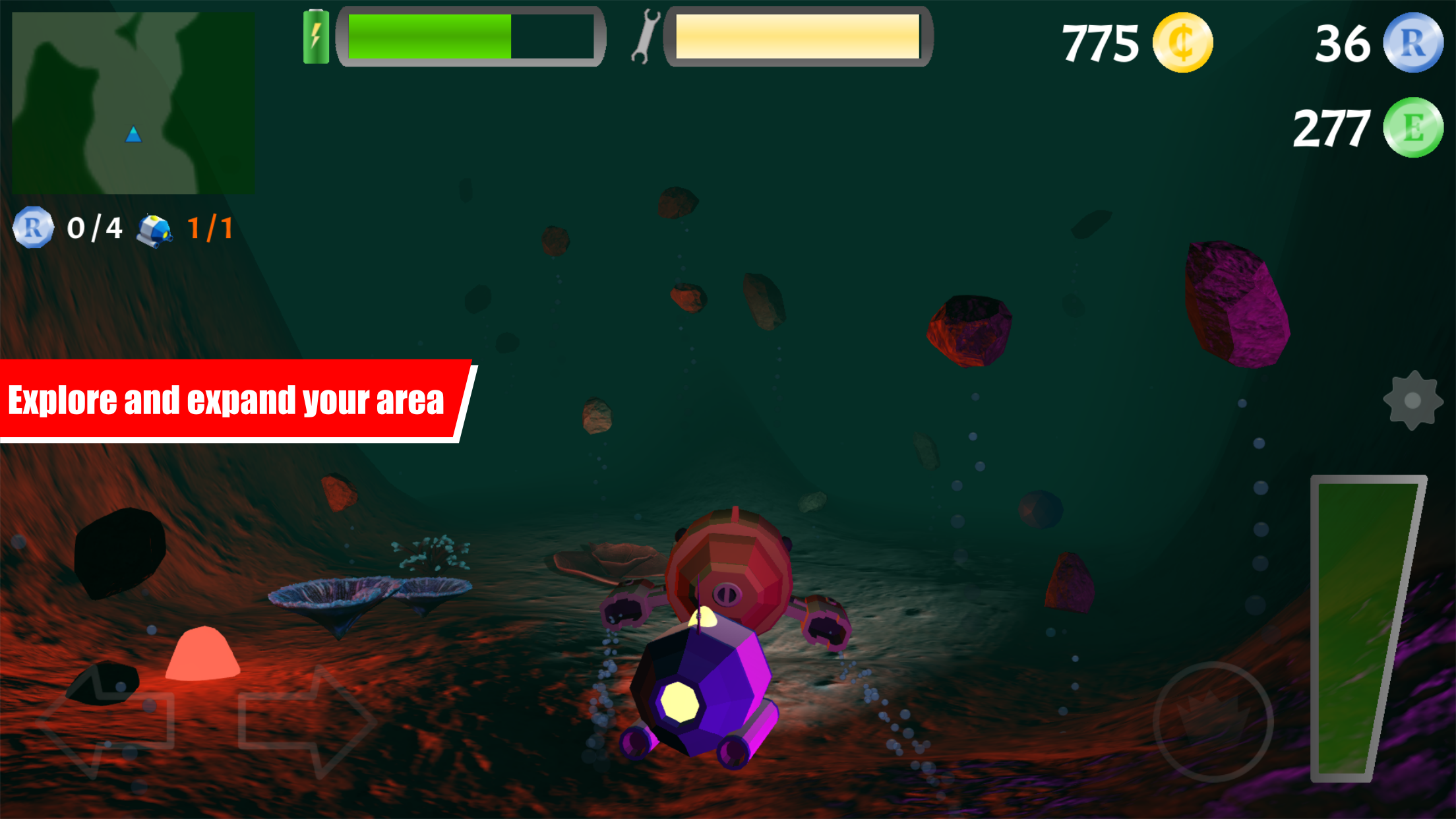Tap the battery icon near the energy bar

pos(317,36)
